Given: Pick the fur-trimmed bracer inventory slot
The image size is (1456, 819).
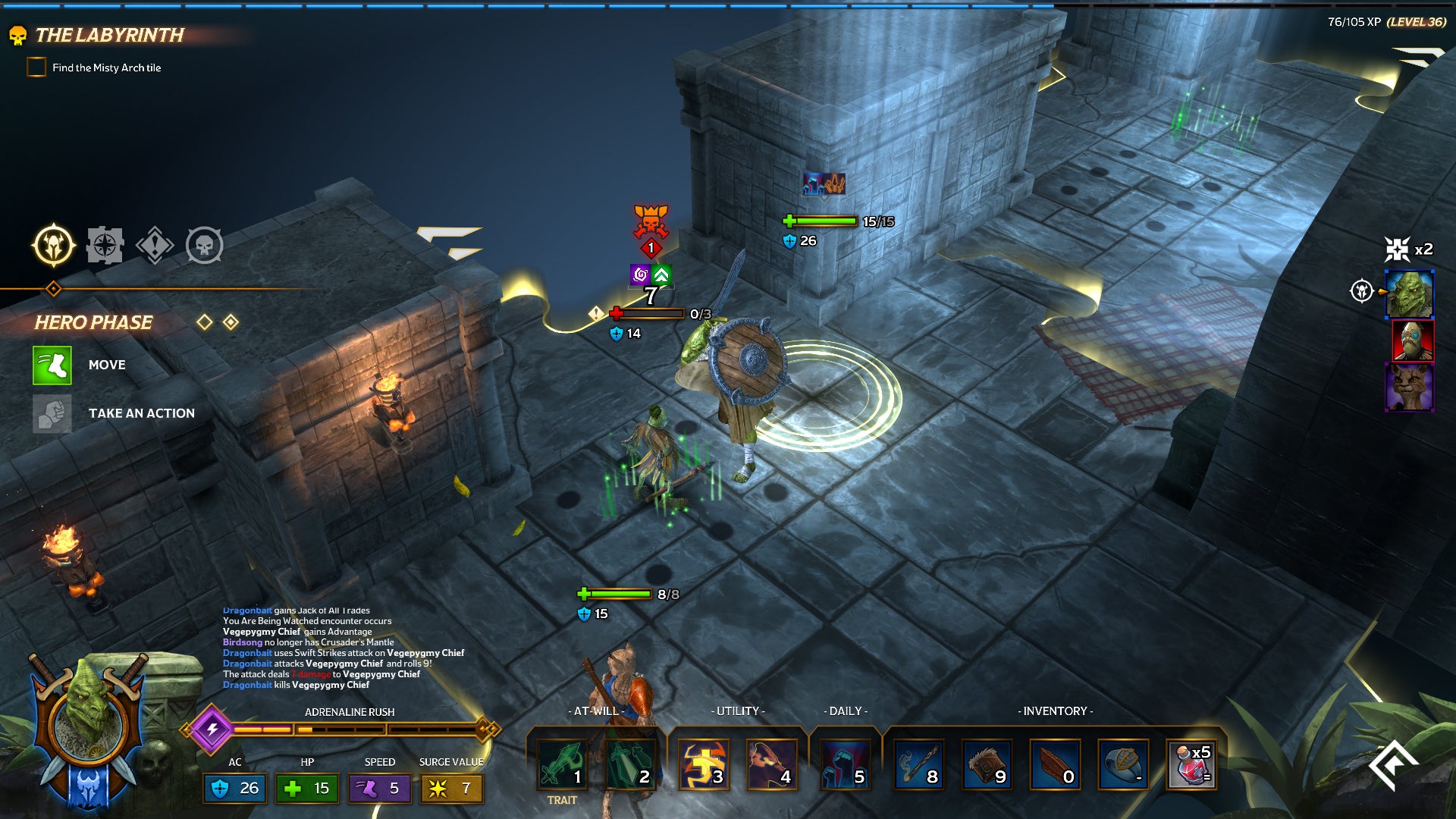Looking at the screenshot, I should (987, 764).
